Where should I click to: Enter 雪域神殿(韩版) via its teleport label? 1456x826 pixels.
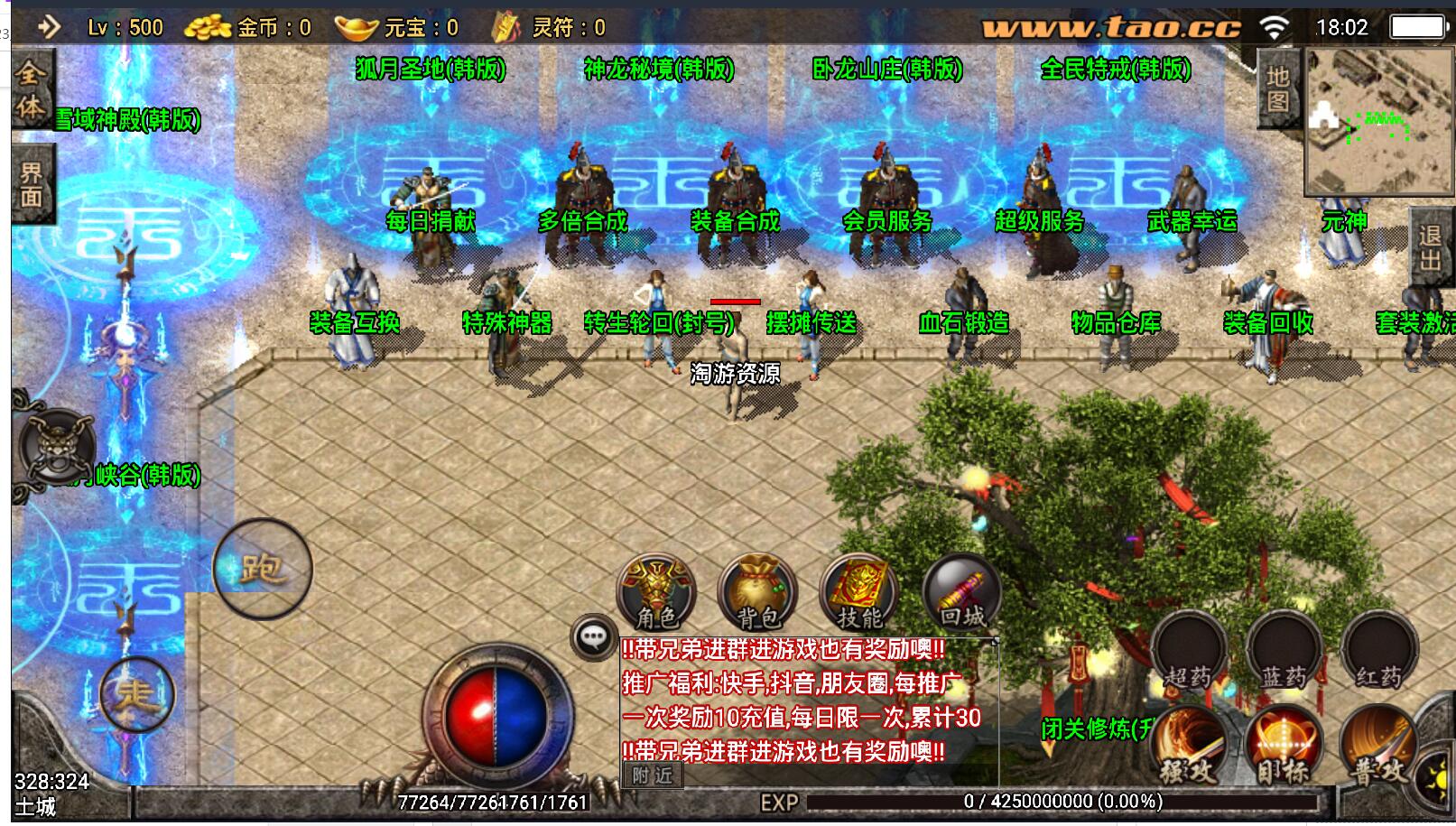[126, 117]
